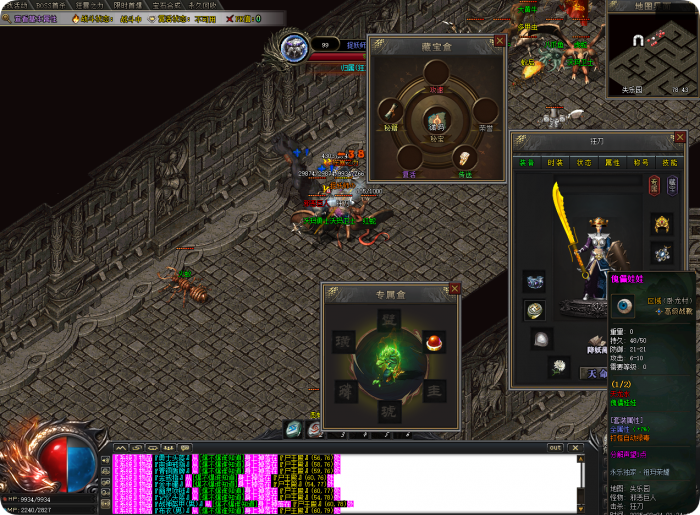Click the chat window out button
This screenshot has height=515, width=700.
pos(555,448)
